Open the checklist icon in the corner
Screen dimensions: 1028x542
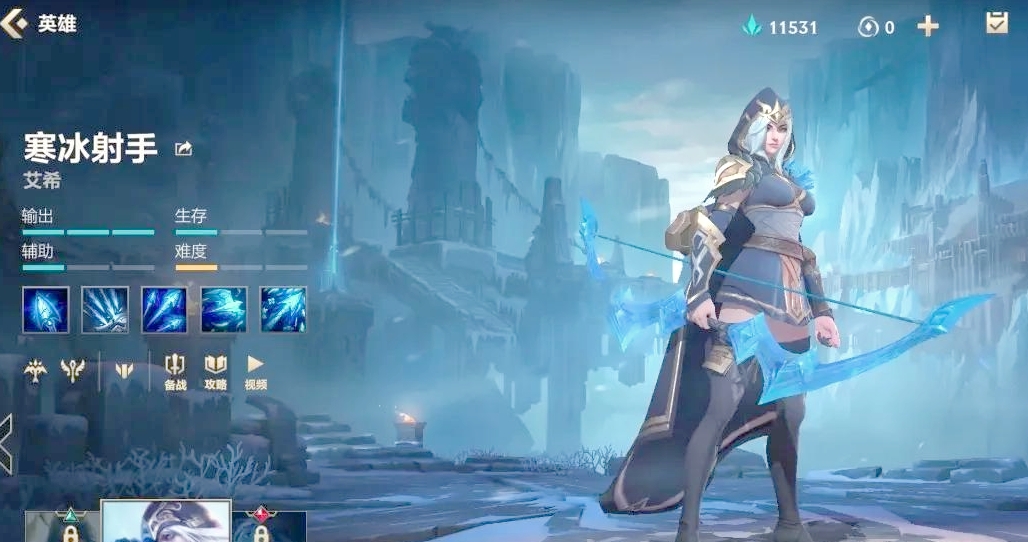(x=996, y=24)
